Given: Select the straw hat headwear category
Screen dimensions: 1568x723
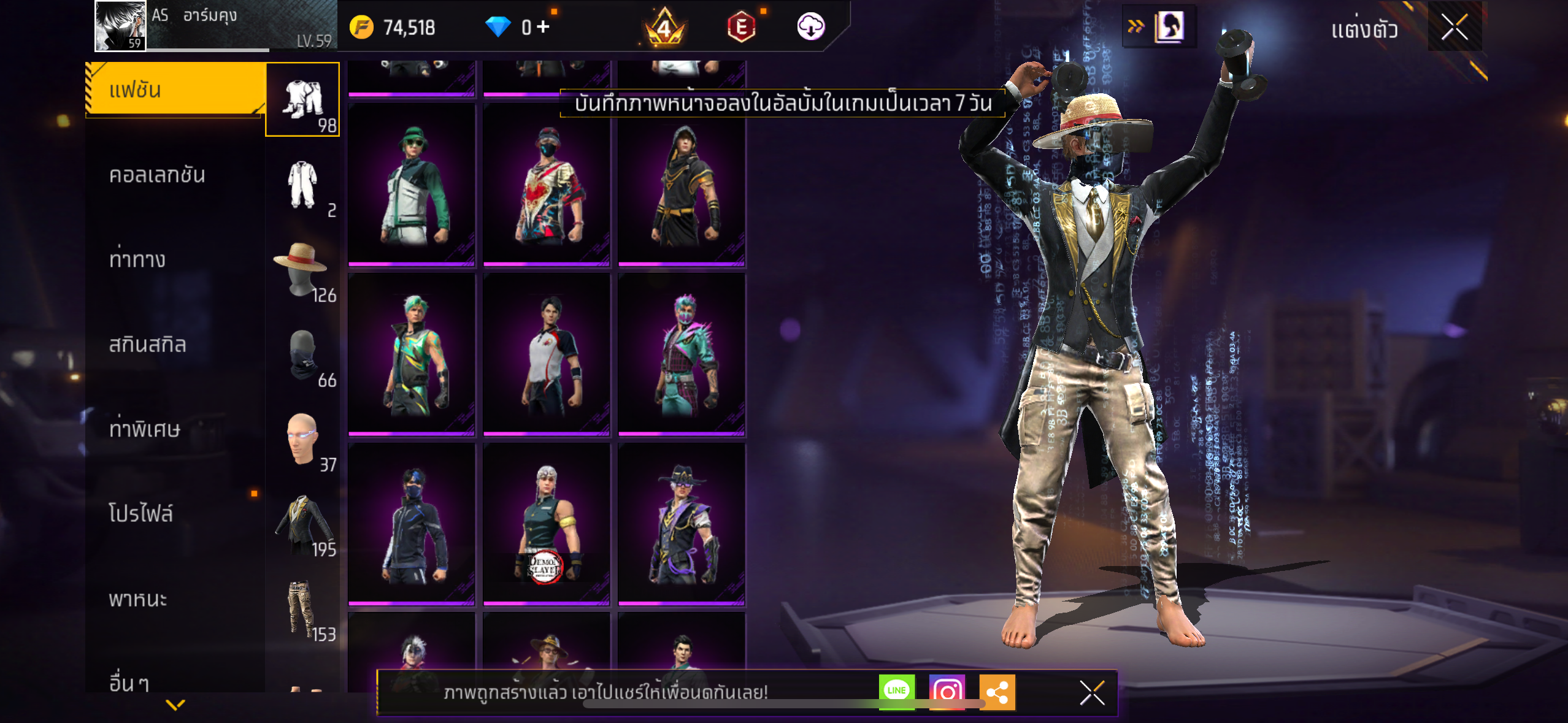Looking at the screenshot, I should (x=302, y=267).
